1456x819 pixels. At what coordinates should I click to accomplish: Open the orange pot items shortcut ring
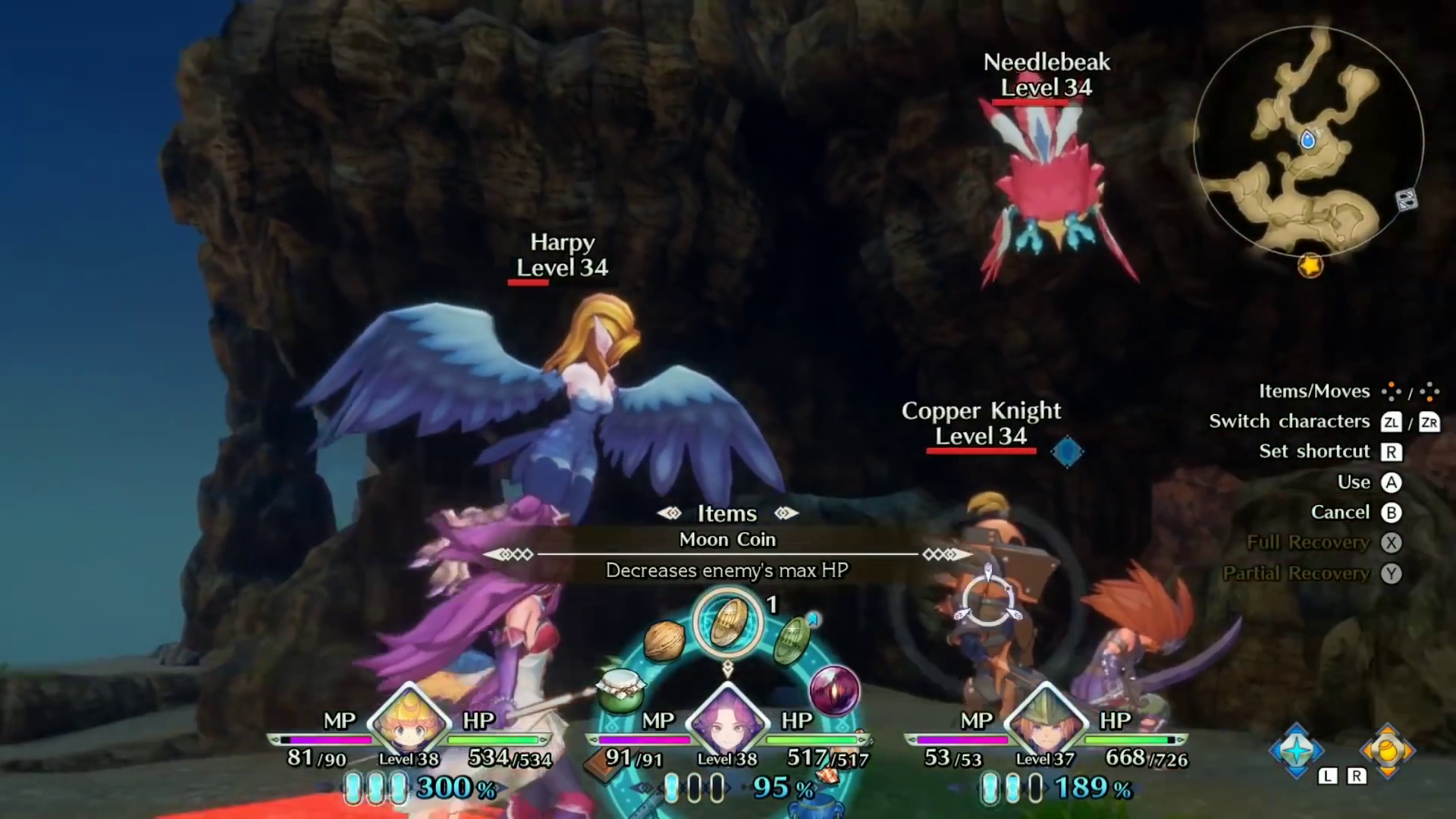[x=1387, y=750]
